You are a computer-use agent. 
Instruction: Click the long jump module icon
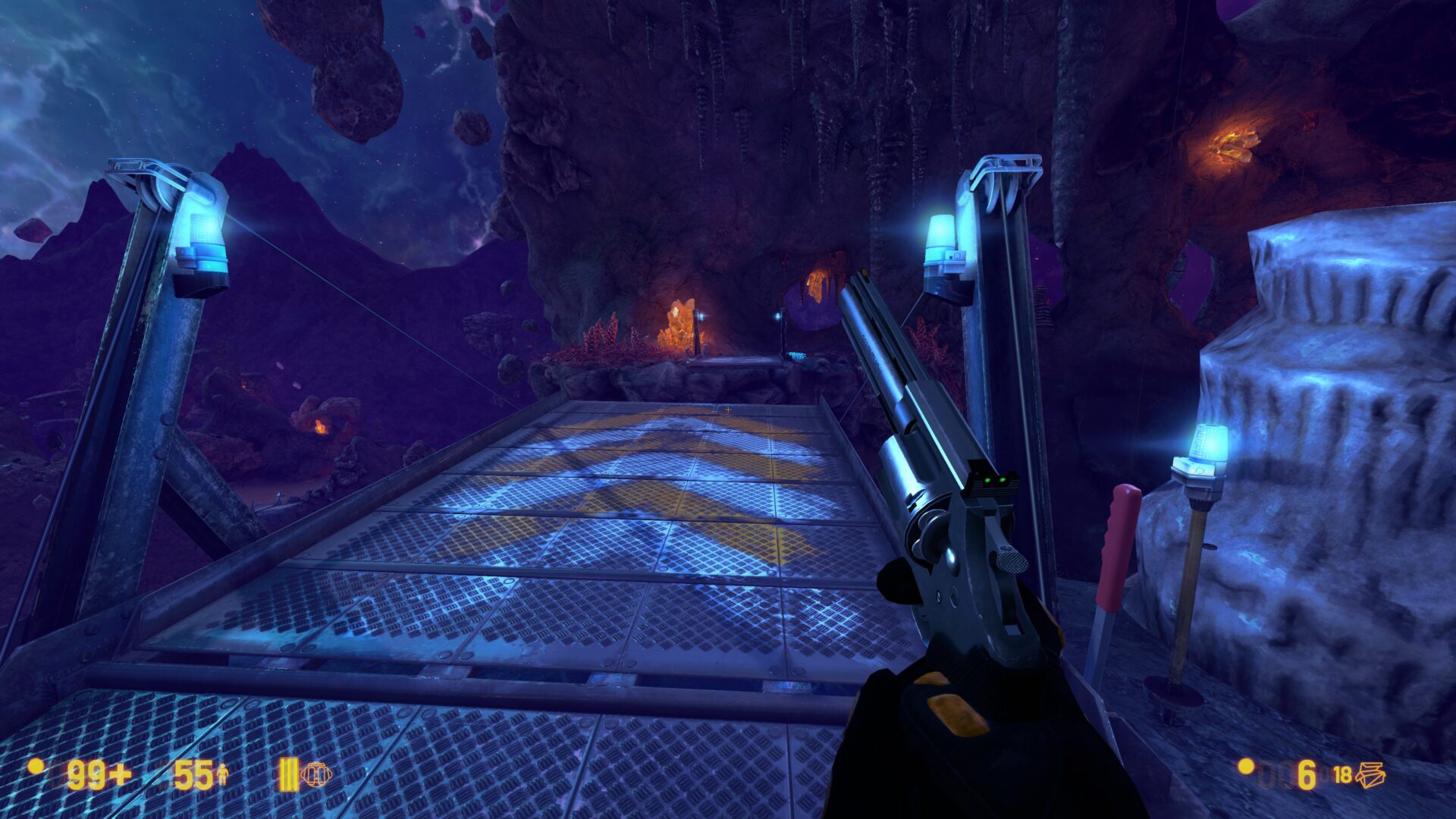(315, 774)
